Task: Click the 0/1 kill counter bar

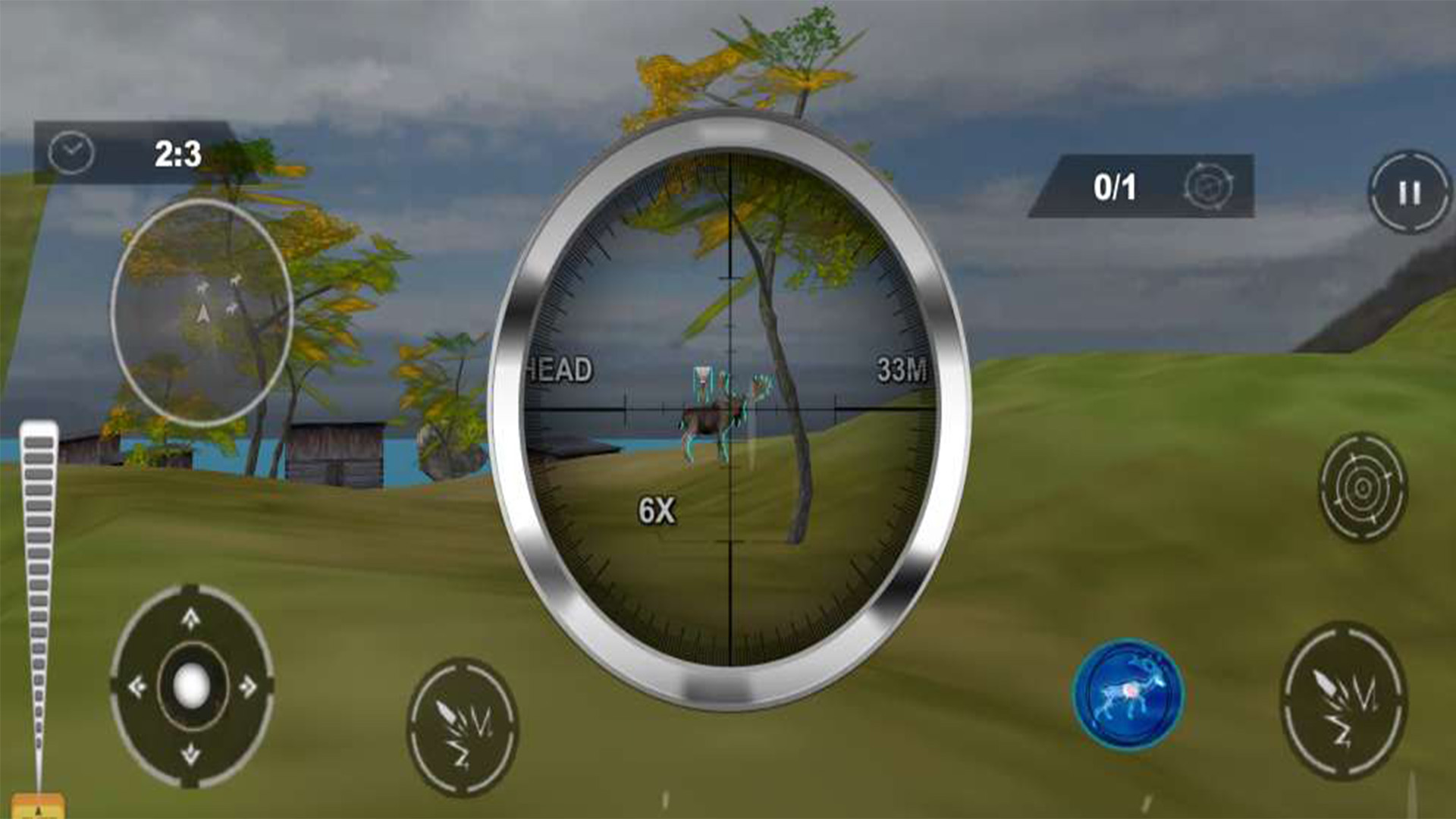Action: coord(1117,185)
